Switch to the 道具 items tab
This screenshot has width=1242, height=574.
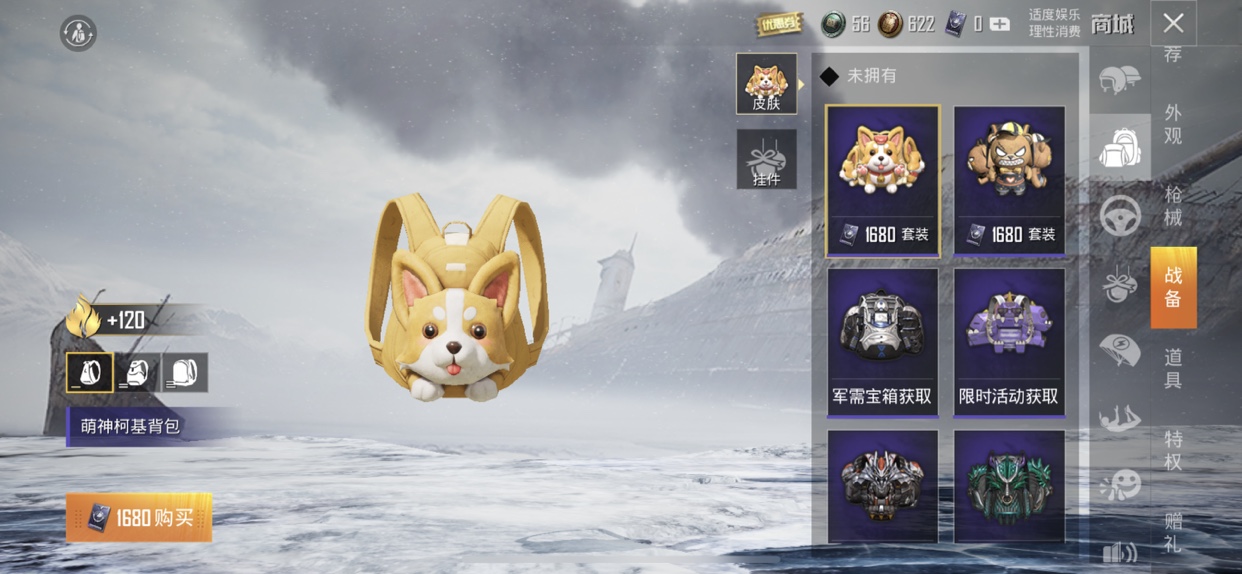(1173, 368)
